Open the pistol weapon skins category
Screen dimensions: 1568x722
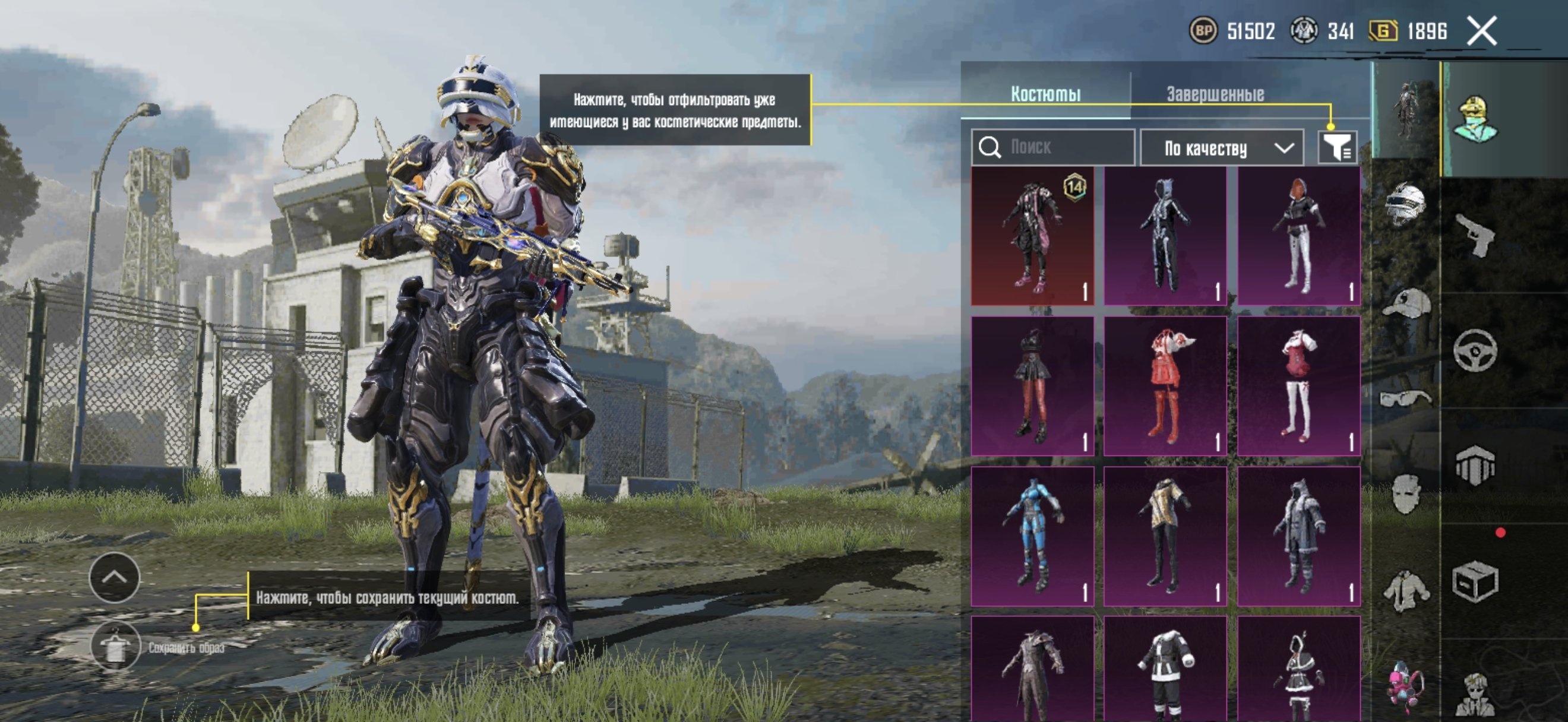(x=1475, y=235)
